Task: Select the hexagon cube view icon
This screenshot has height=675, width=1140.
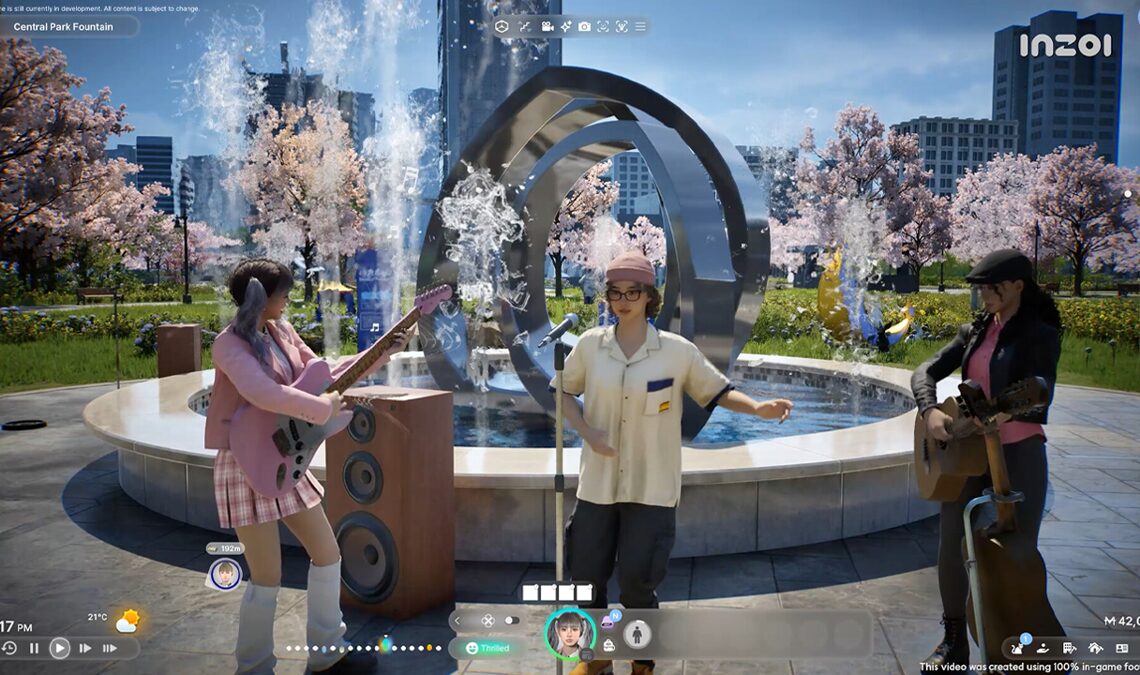Action: click(x=502, y=26)
